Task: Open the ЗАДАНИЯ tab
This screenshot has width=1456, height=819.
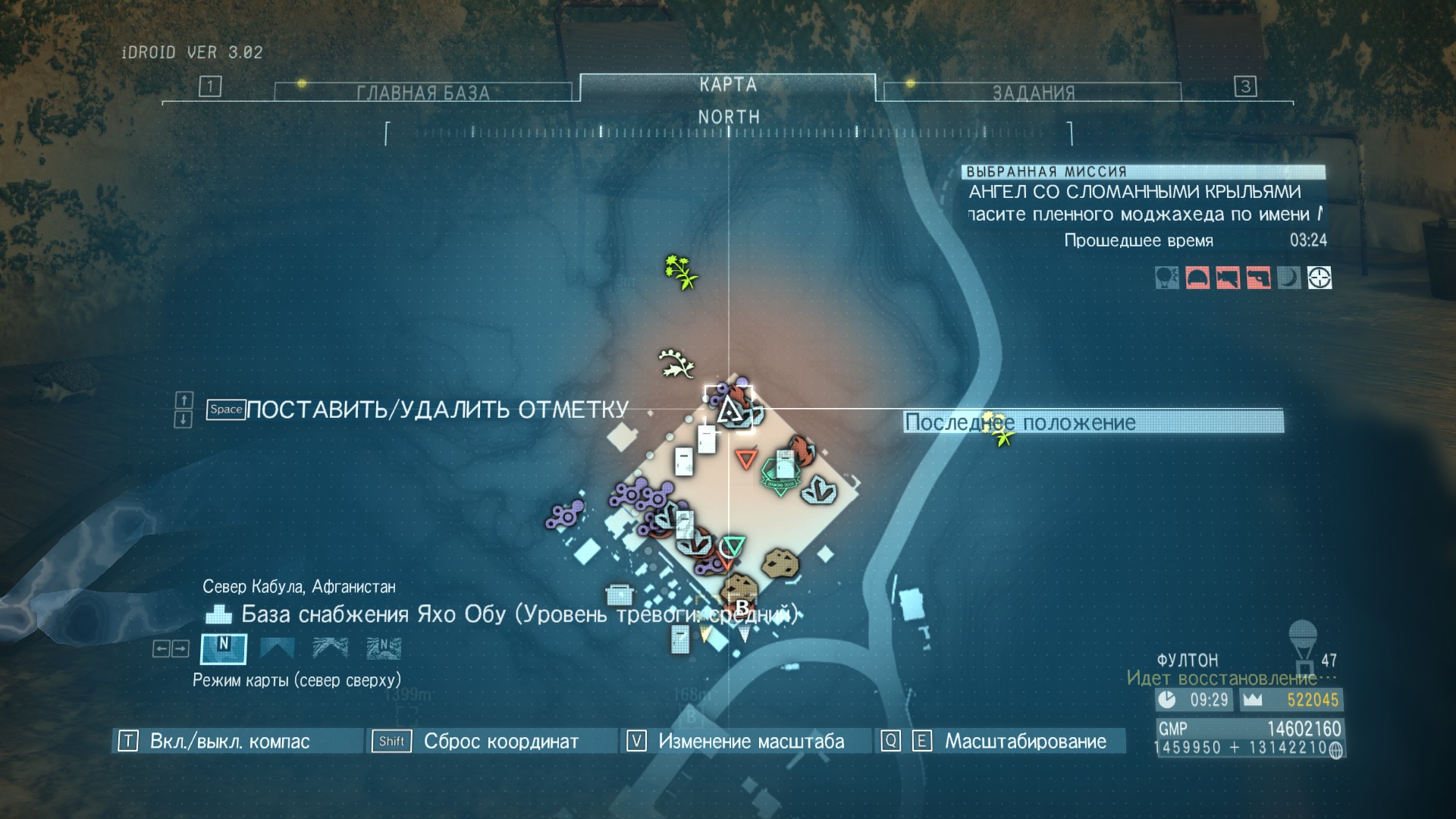Action: pyautogui.click(x=1033, y=93)
